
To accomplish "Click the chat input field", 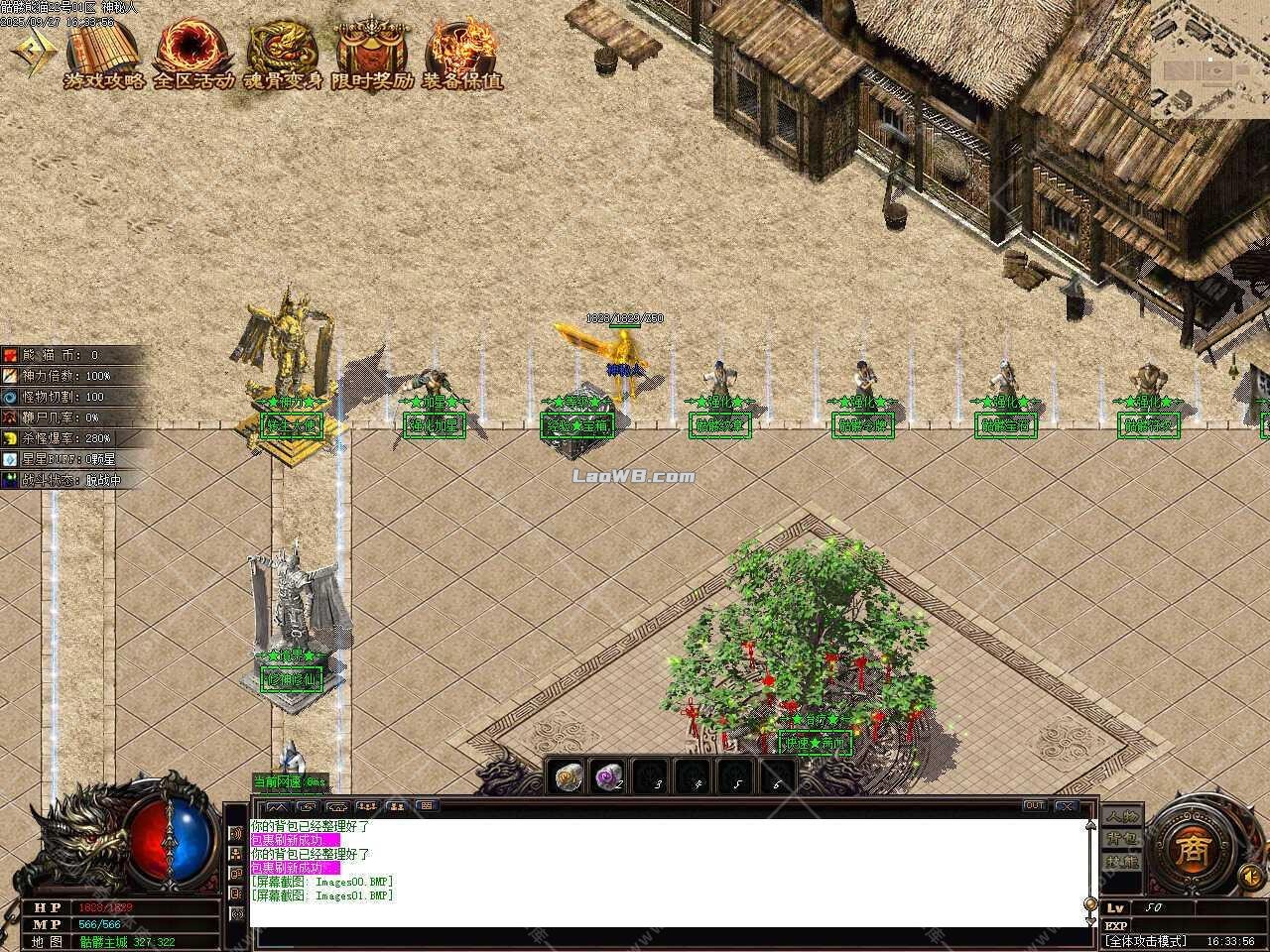I will [665, 937].
